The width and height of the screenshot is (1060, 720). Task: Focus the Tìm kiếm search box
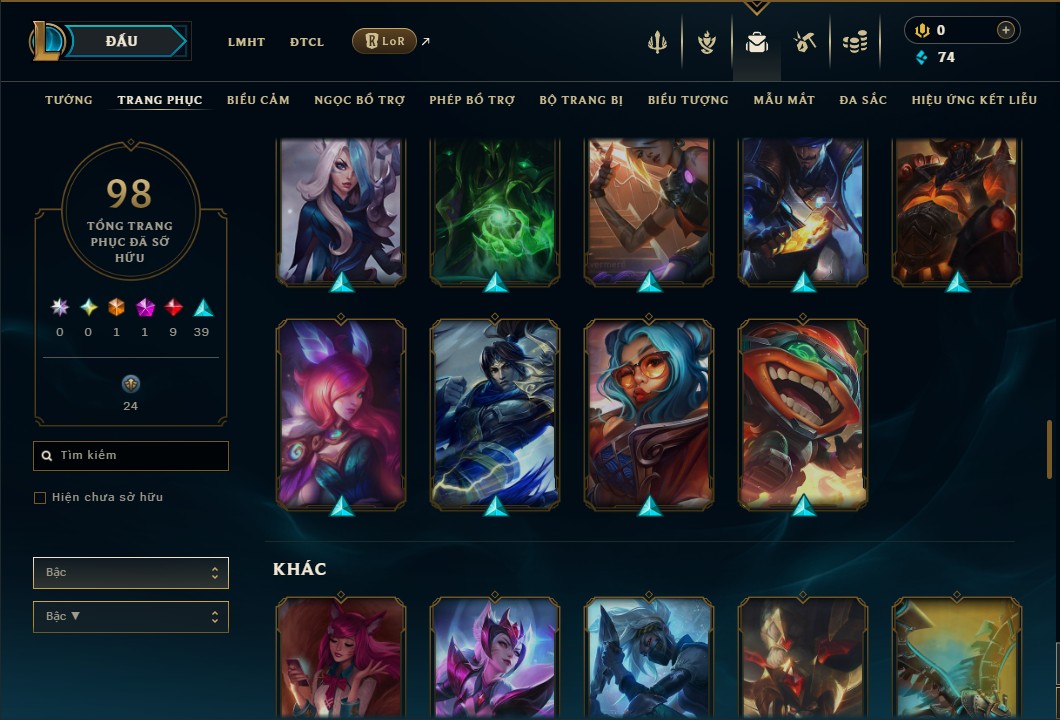click(131, 456)
